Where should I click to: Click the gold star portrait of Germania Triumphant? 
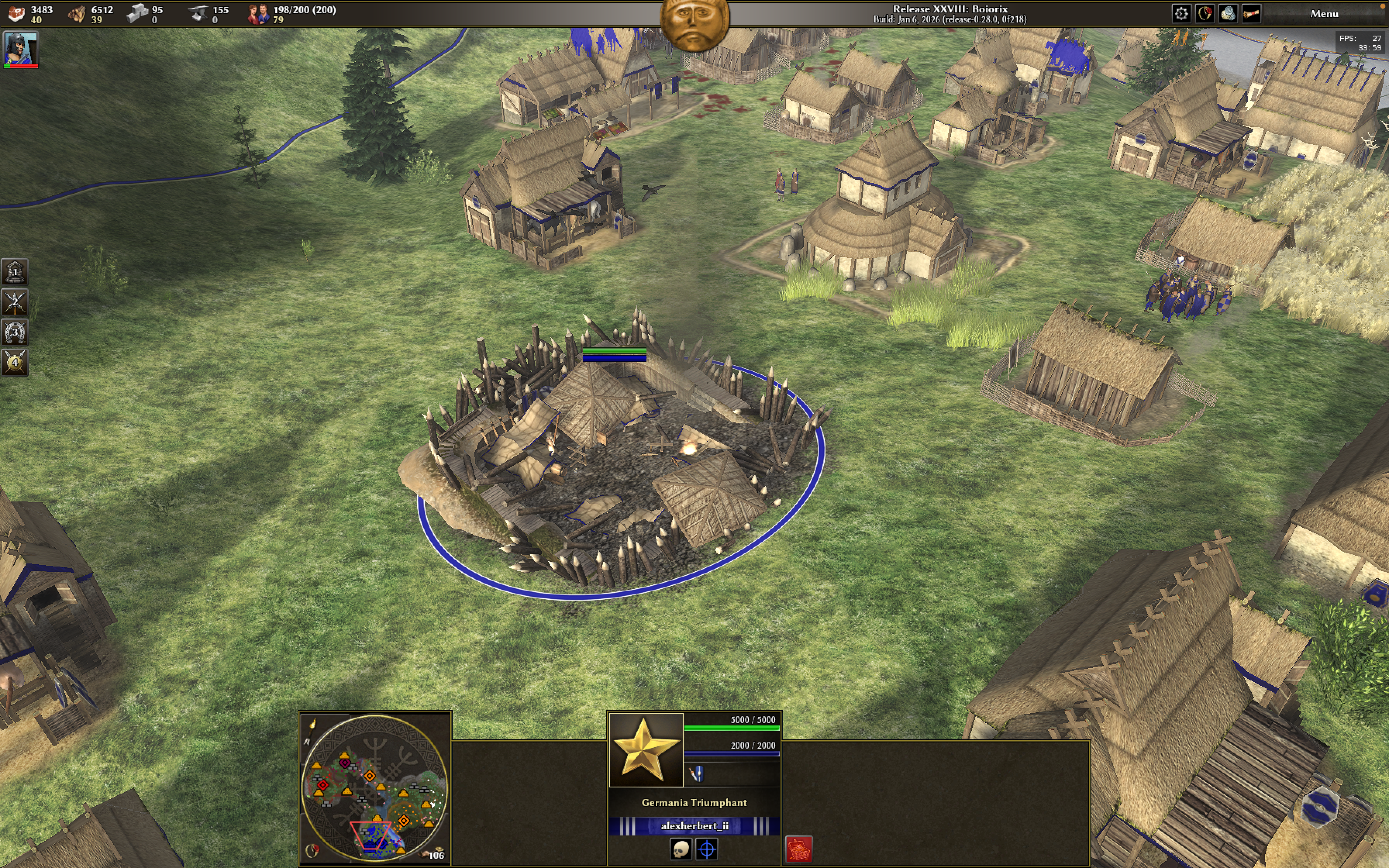646,750
